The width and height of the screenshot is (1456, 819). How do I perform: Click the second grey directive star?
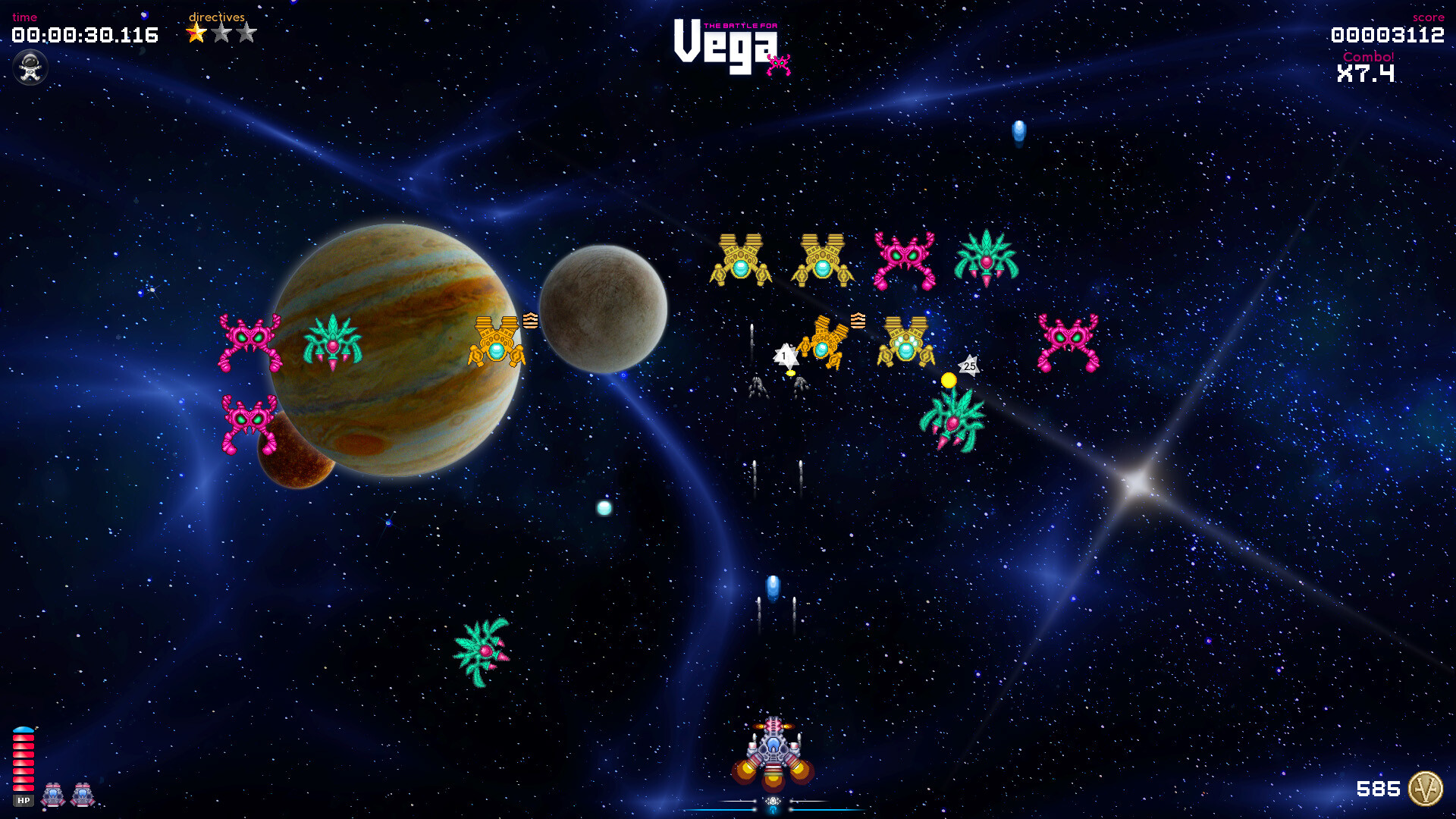tap(221, 33)
